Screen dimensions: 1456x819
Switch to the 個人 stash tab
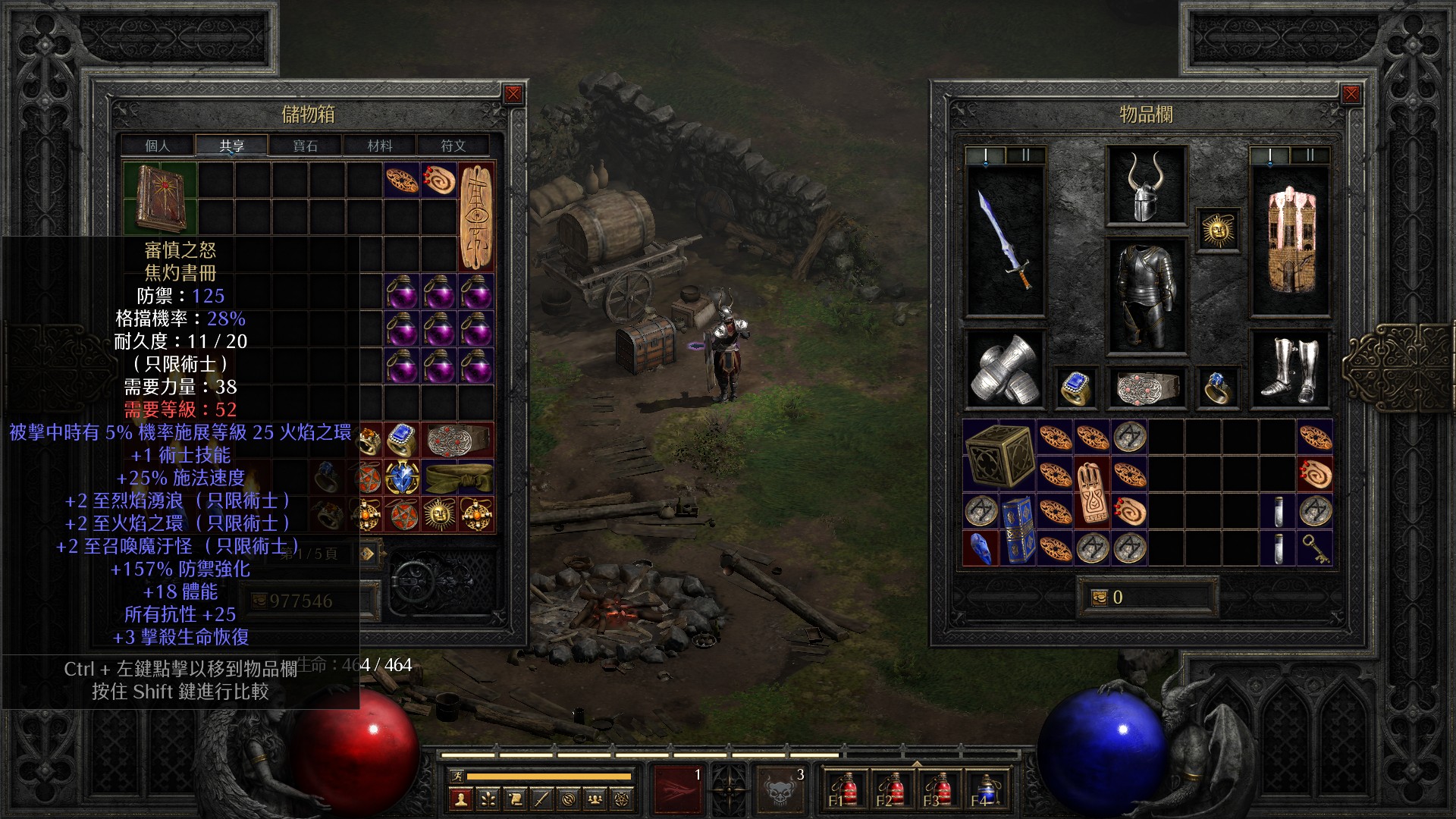(x=158, y=146)
